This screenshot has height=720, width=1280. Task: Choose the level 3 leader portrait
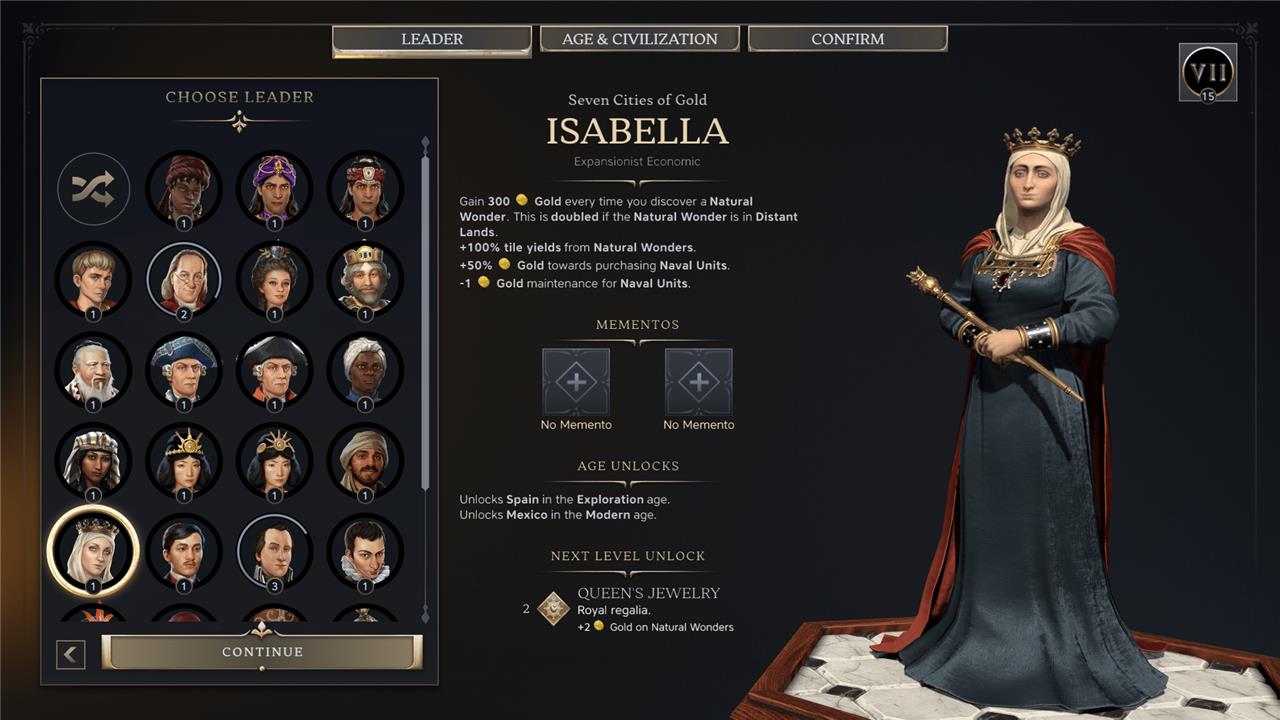tap(275, 550)
